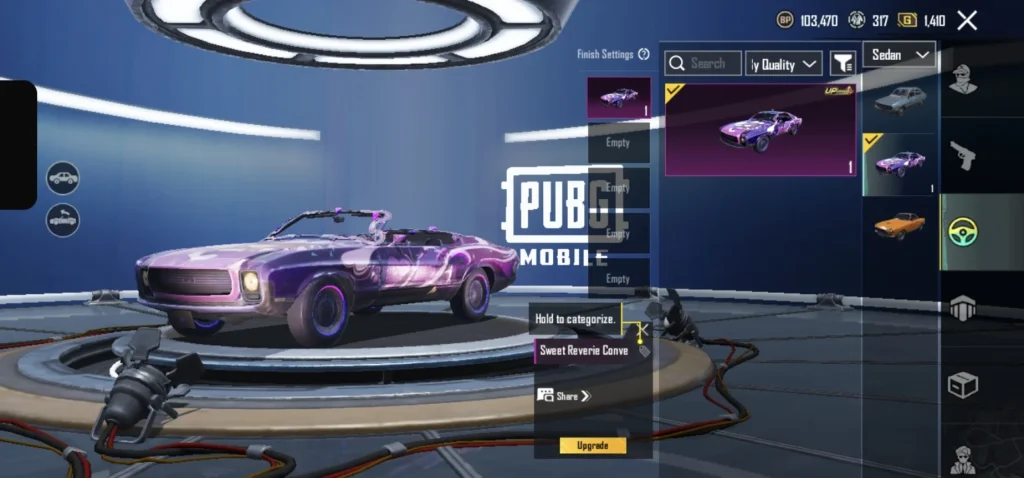
Task: Select the large purple car skin card
Action: click(760, 130)
